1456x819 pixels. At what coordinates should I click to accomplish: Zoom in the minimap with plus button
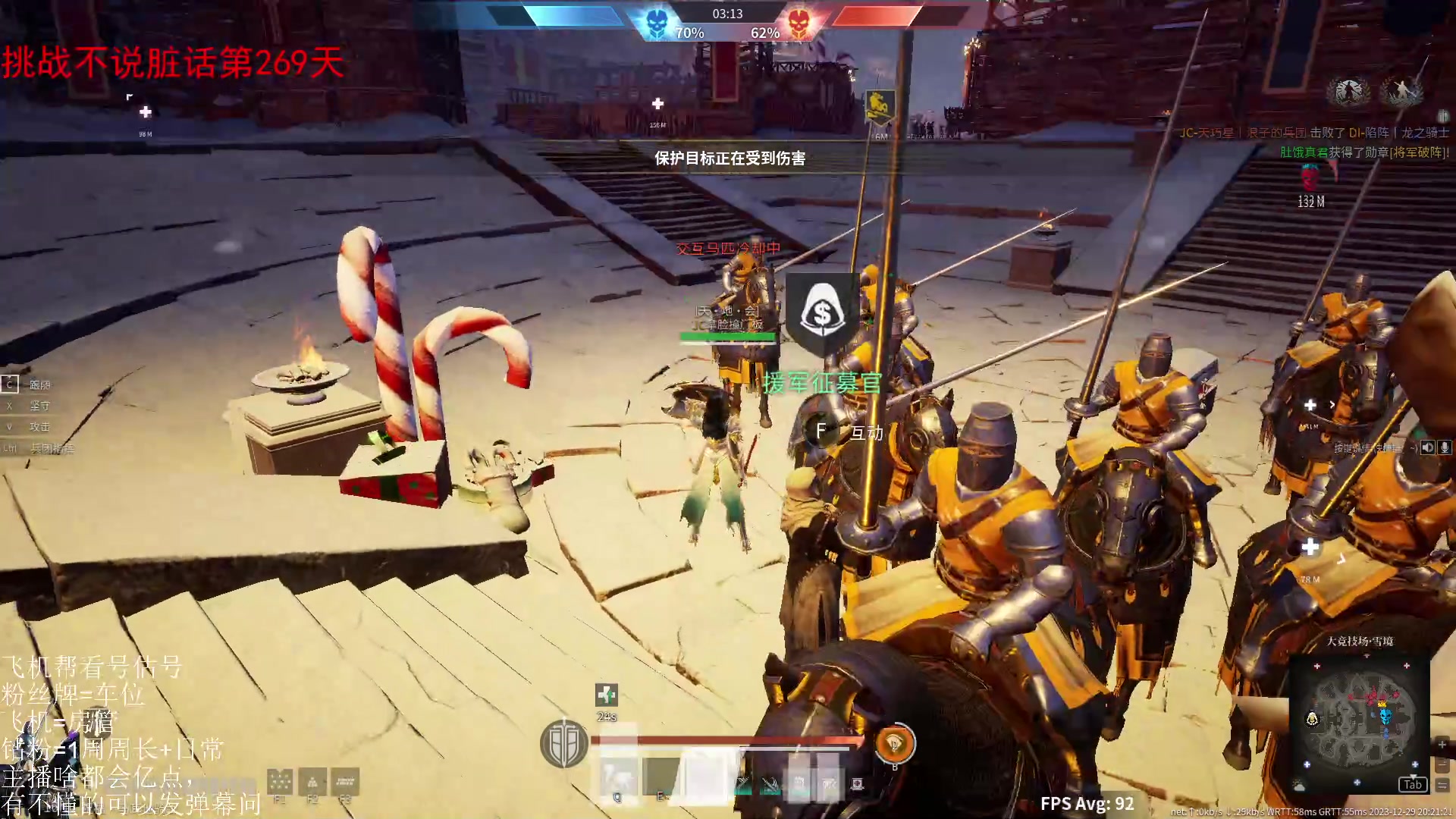1442,745
